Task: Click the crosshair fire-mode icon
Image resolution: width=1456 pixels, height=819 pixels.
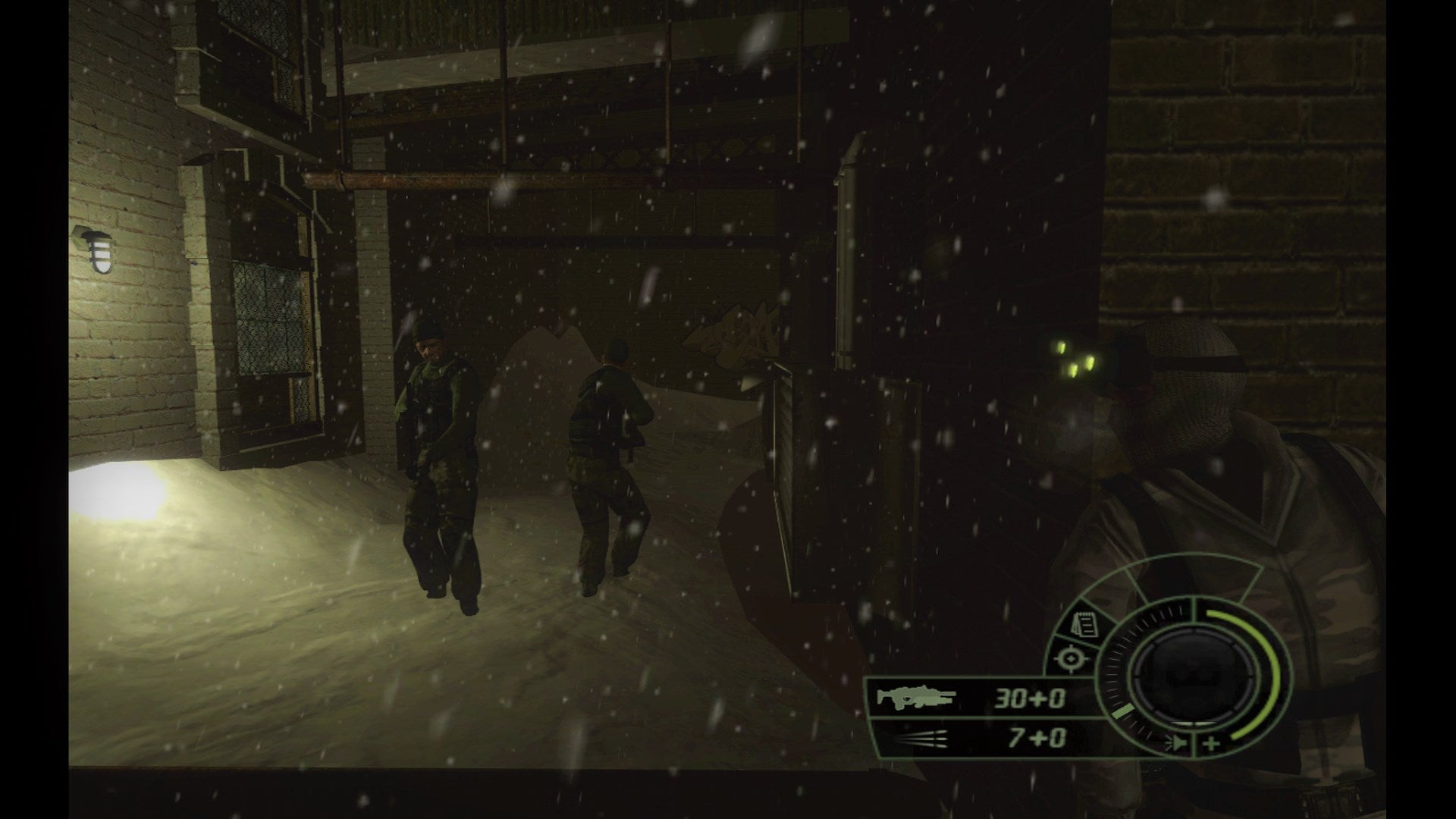Action: (x=1072, y=658)
